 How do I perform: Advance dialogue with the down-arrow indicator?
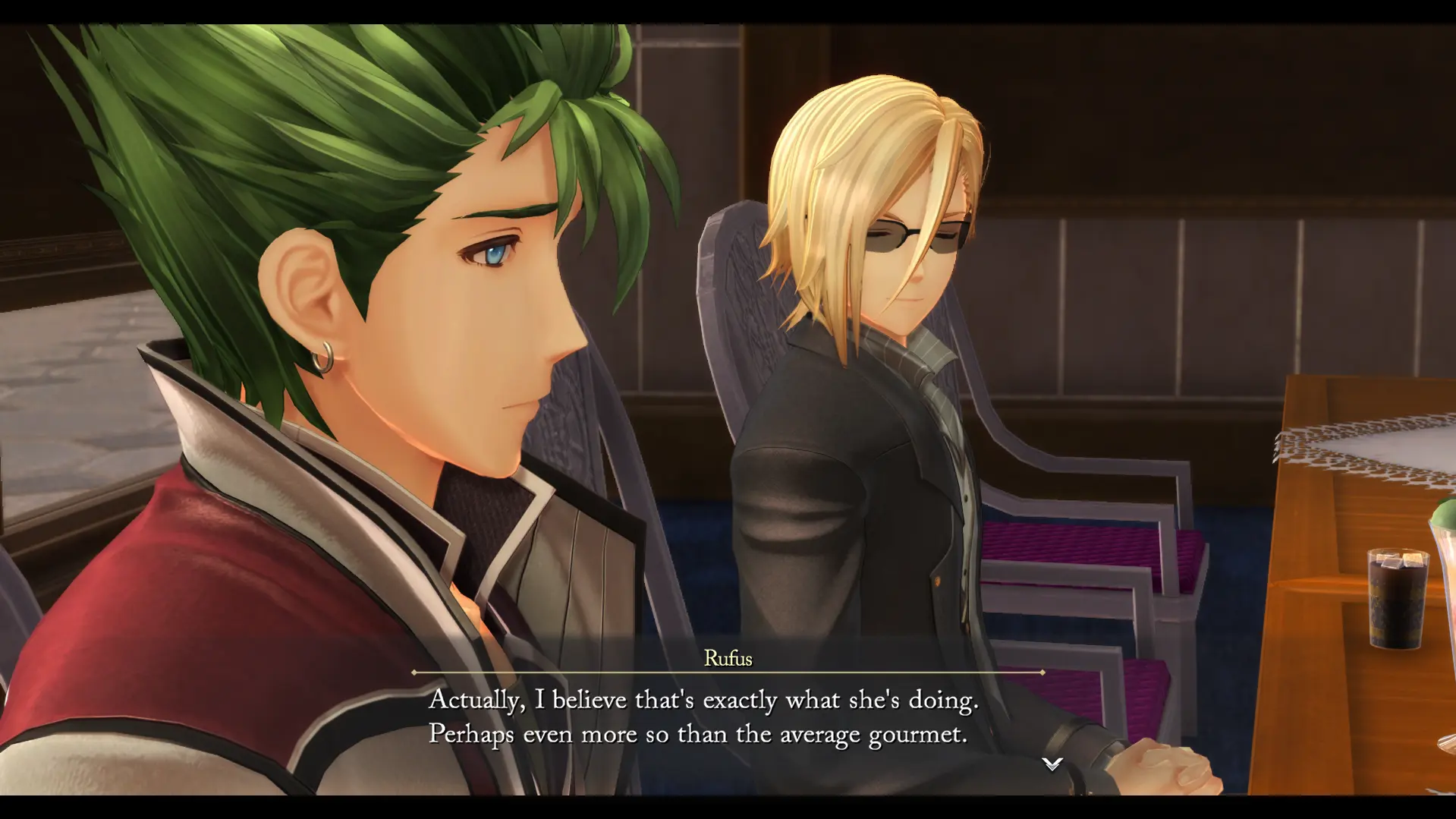1052,764
